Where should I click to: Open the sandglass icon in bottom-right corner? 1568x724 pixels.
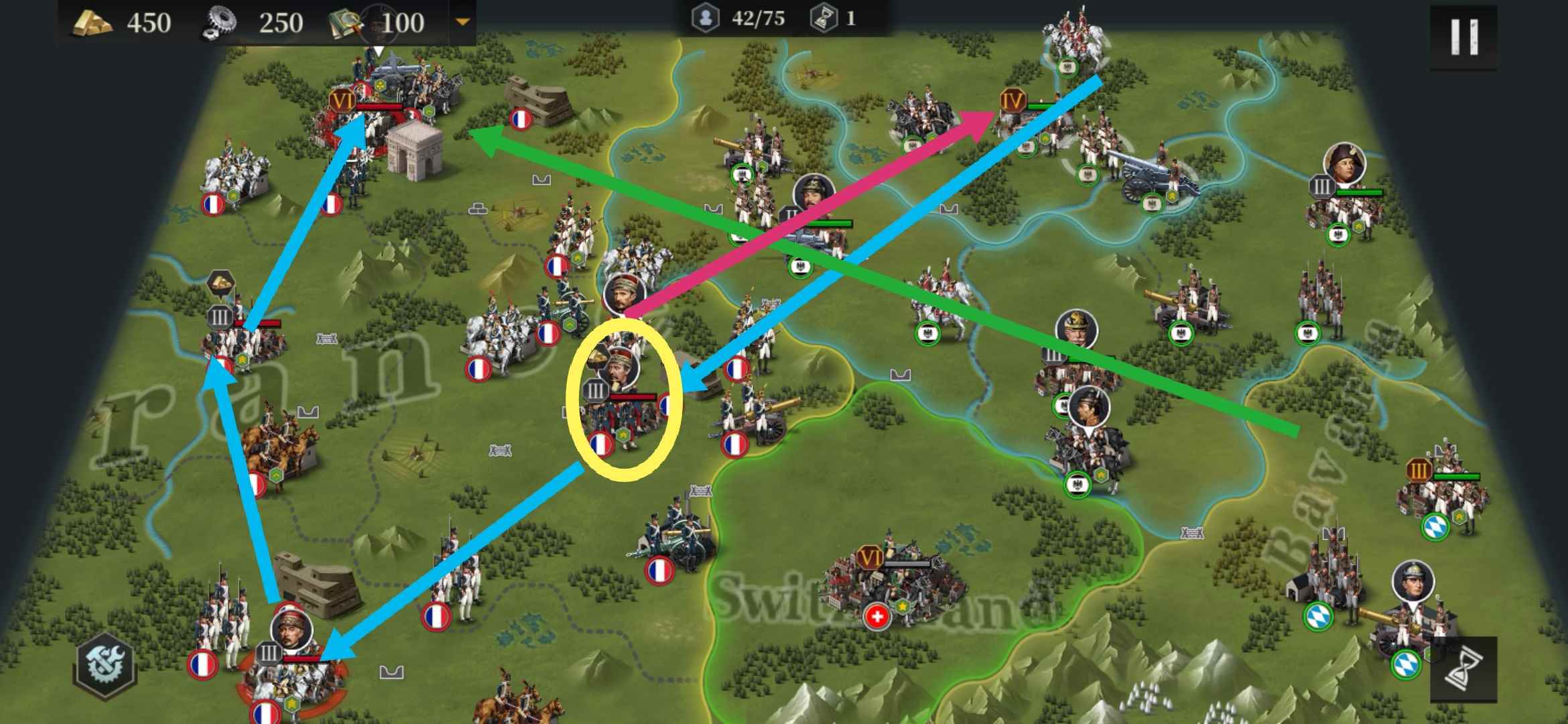tap(1464, 670)
